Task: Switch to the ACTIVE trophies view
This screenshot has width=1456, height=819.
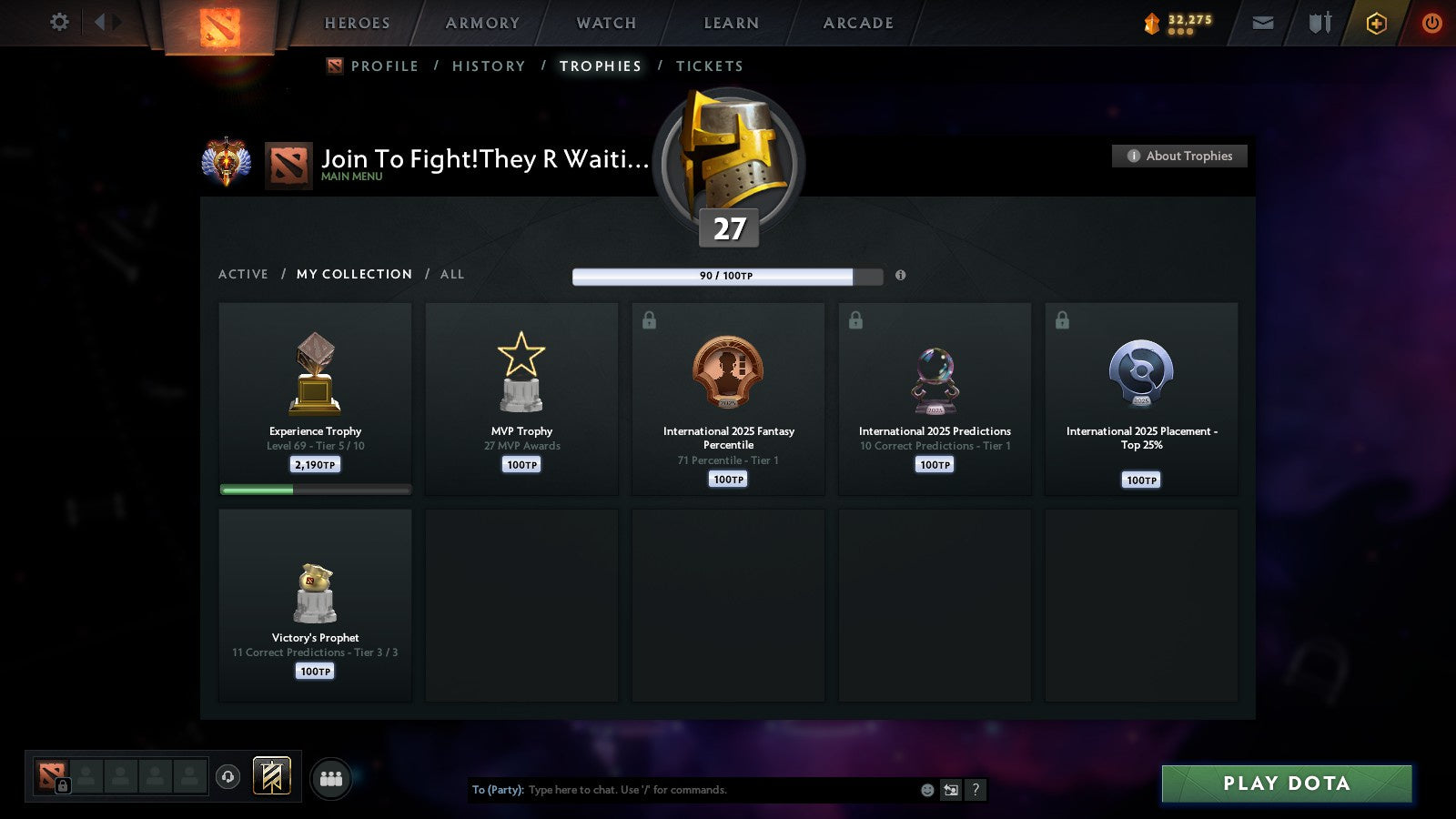Action: [x=244, y=274]
